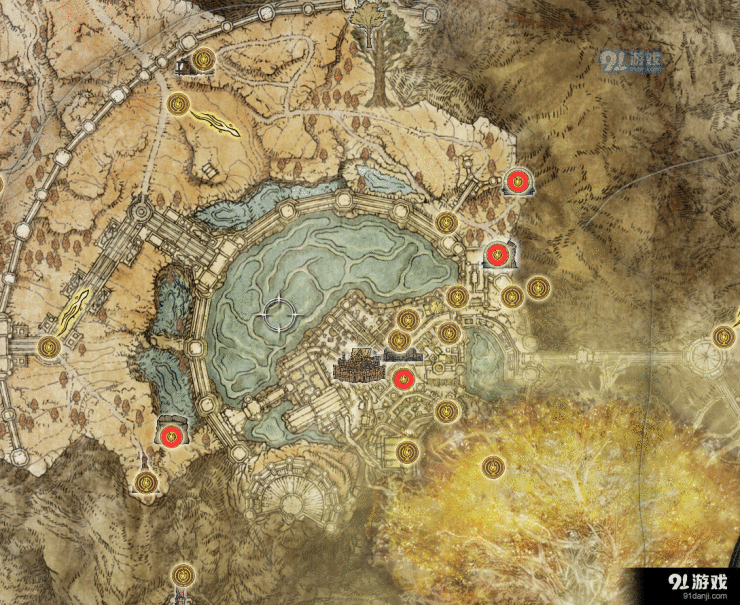Select the red grace marker beside the capital castle icon
This screenshot has width=740, height=605.
403,379
